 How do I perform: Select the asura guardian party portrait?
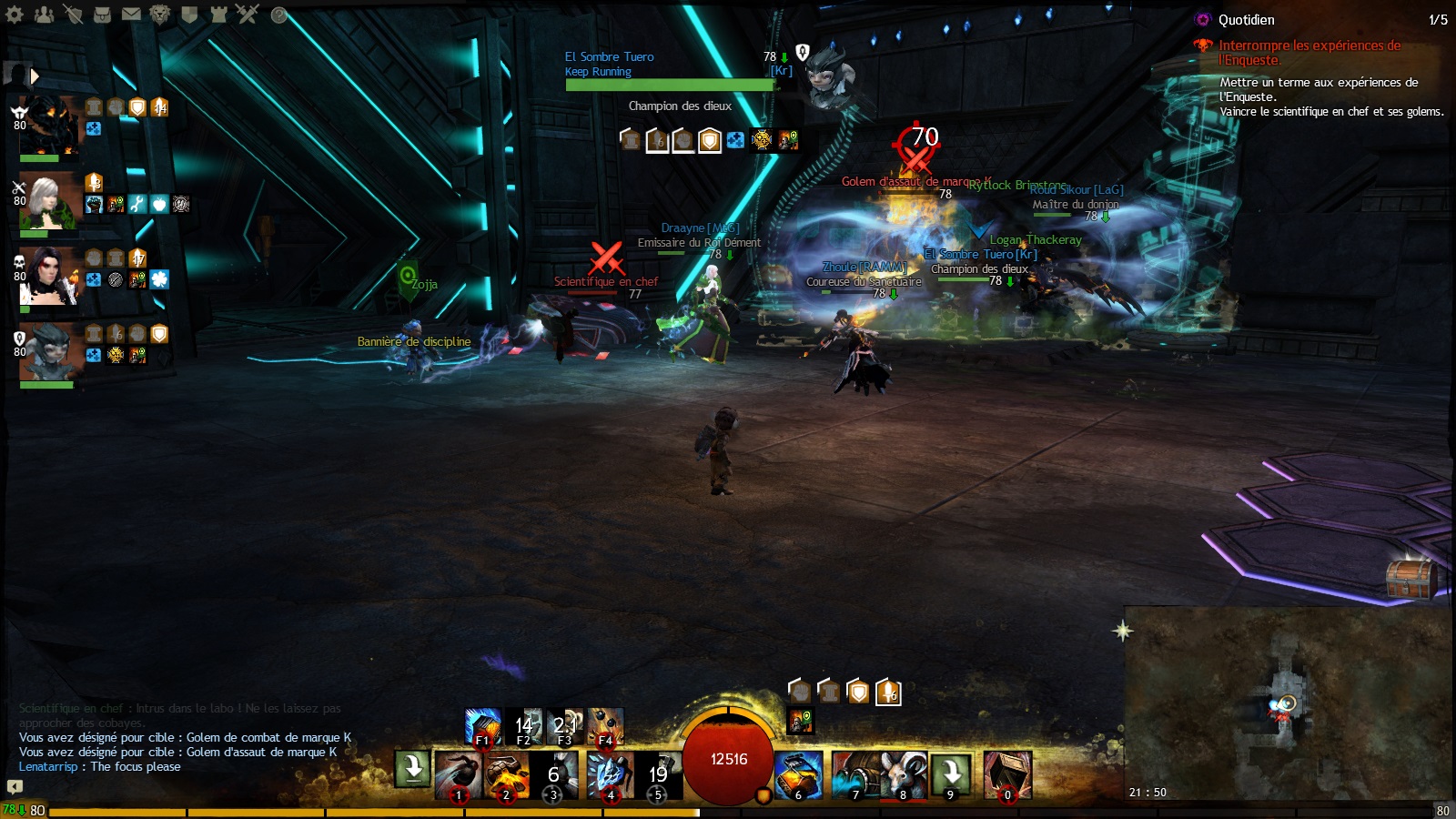50,350
